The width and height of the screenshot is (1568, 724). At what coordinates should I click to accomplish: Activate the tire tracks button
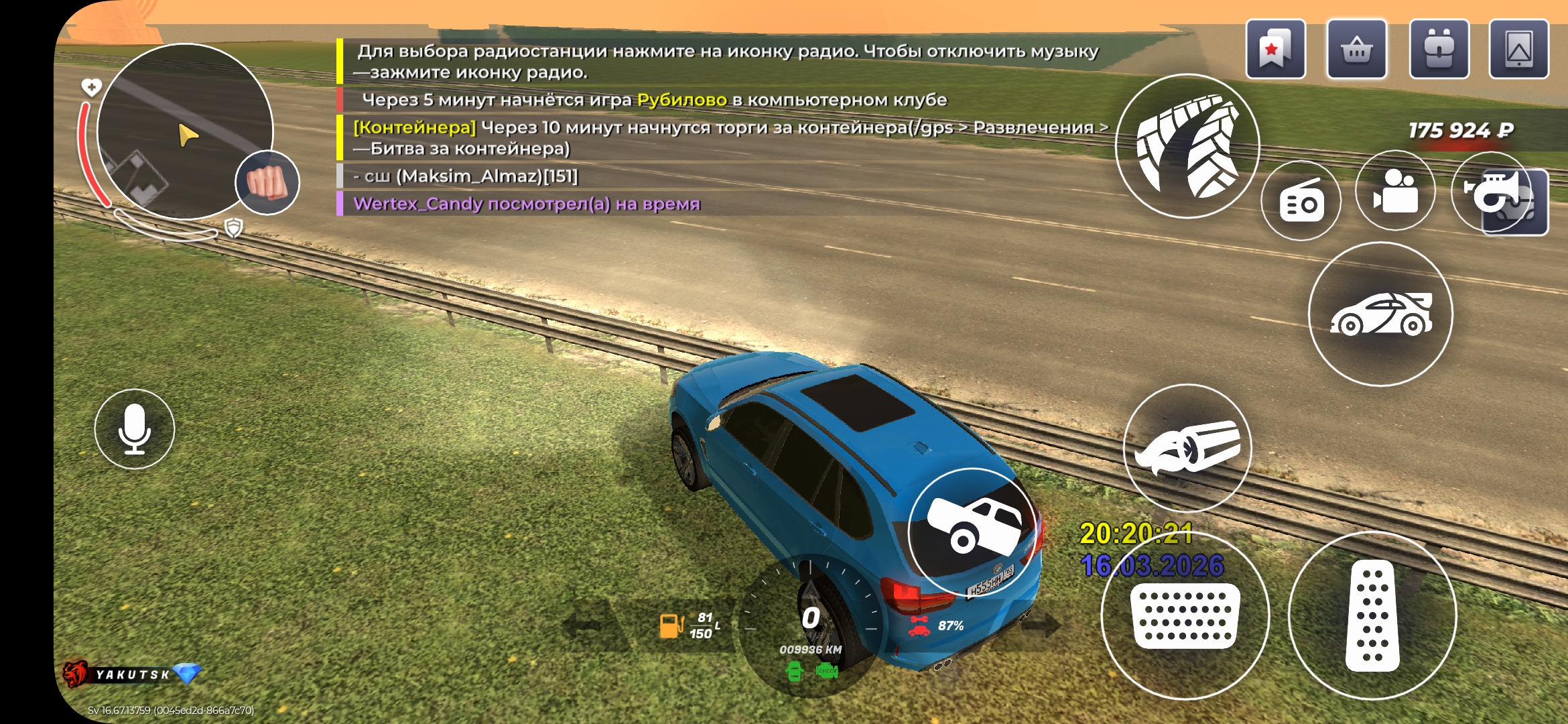[x=1187, y=146]
